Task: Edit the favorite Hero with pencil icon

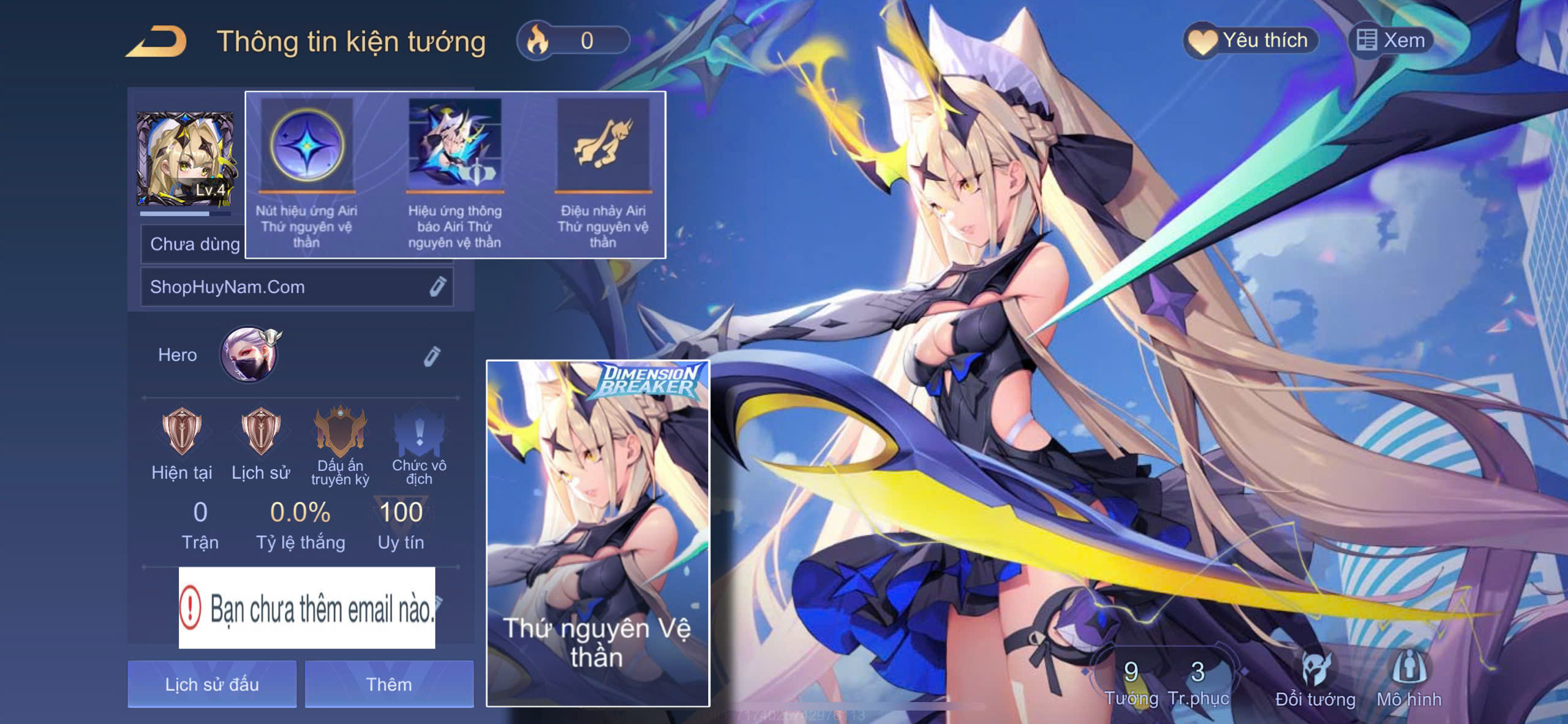Action: pos(432,356)
